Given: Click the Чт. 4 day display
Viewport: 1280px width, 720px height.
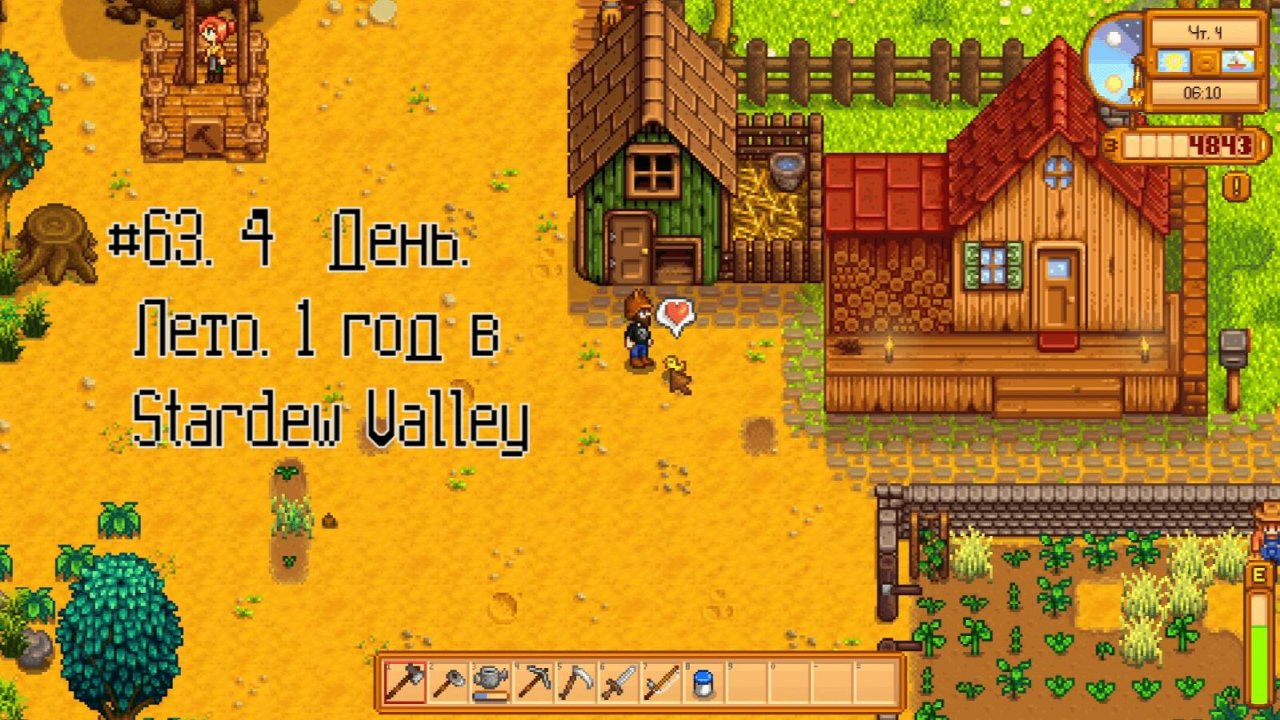Looking at the screenshot, I should (x=1206, y=31).
